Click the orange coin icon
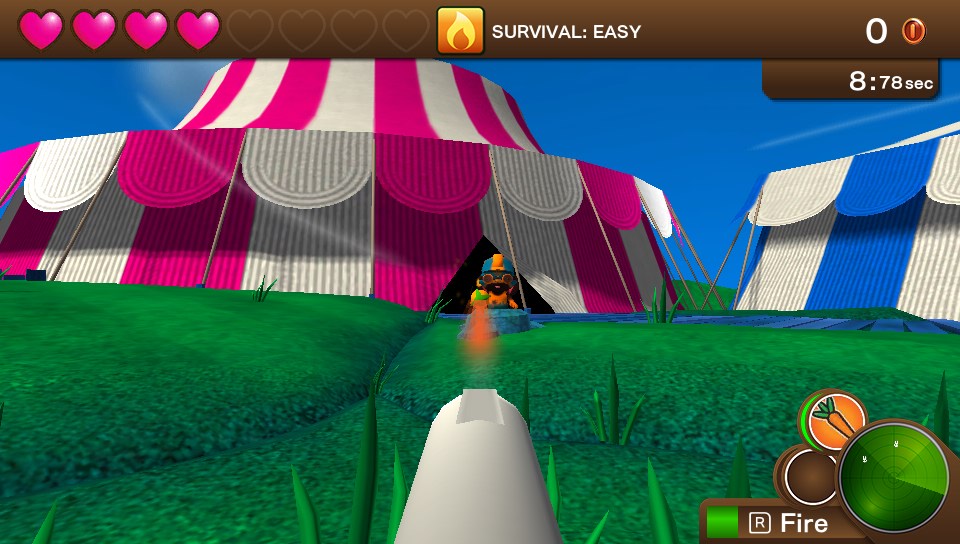This screenshot has width=960, height=544. tap(913, 31)
